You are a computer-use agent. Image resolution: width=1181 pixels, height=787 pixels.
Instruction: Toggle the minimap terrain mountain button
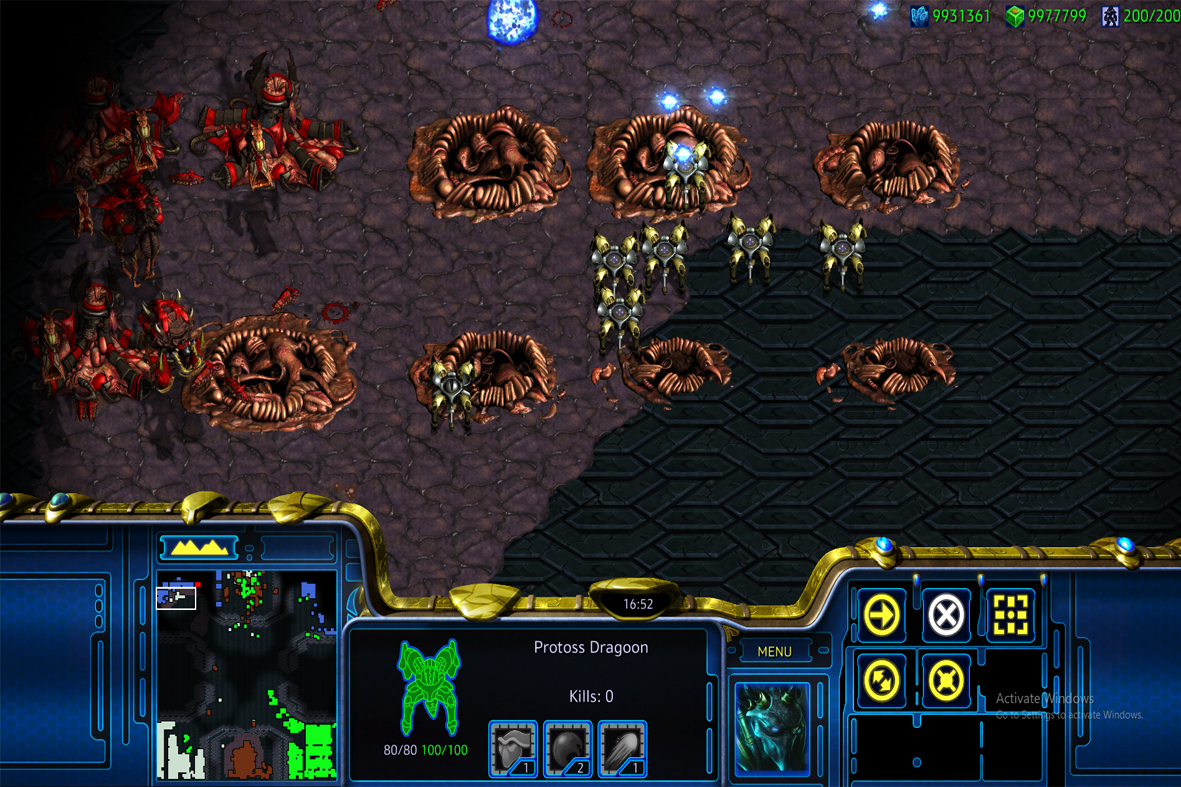coord(198,547)
